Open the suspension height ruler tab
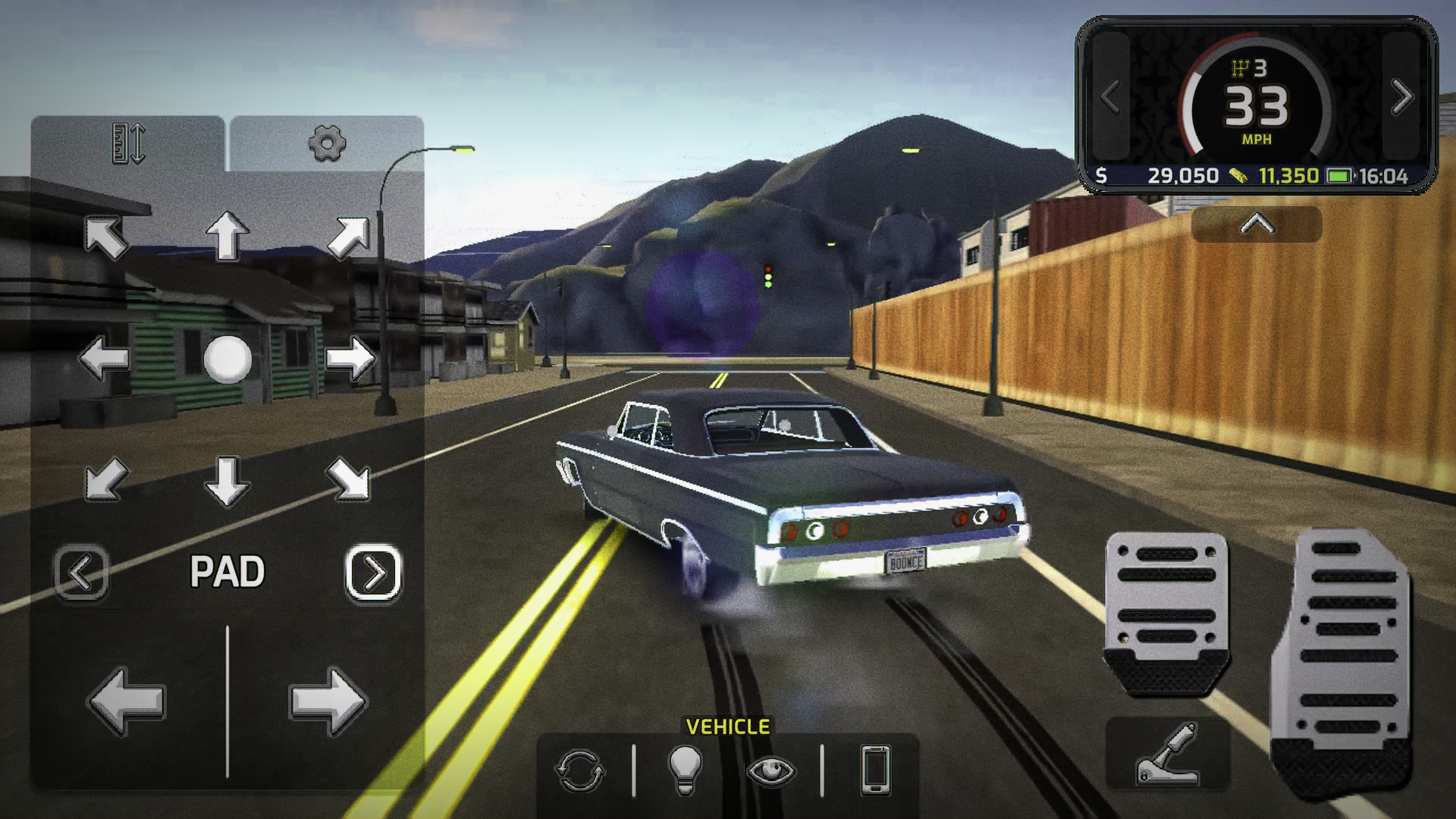The height and width of the screenshot is (819, 1456). pos(128,143)
